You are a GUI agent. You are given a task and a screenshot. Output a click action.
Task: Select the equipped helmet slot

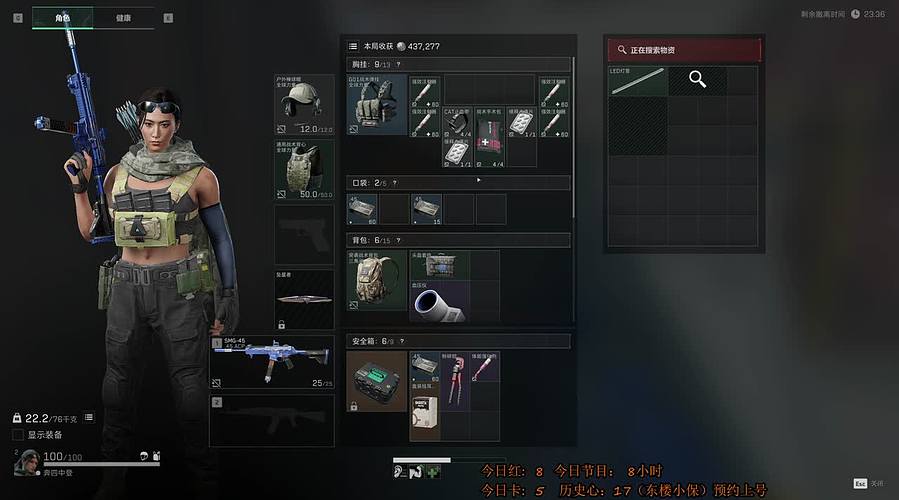tap(303, 103)
